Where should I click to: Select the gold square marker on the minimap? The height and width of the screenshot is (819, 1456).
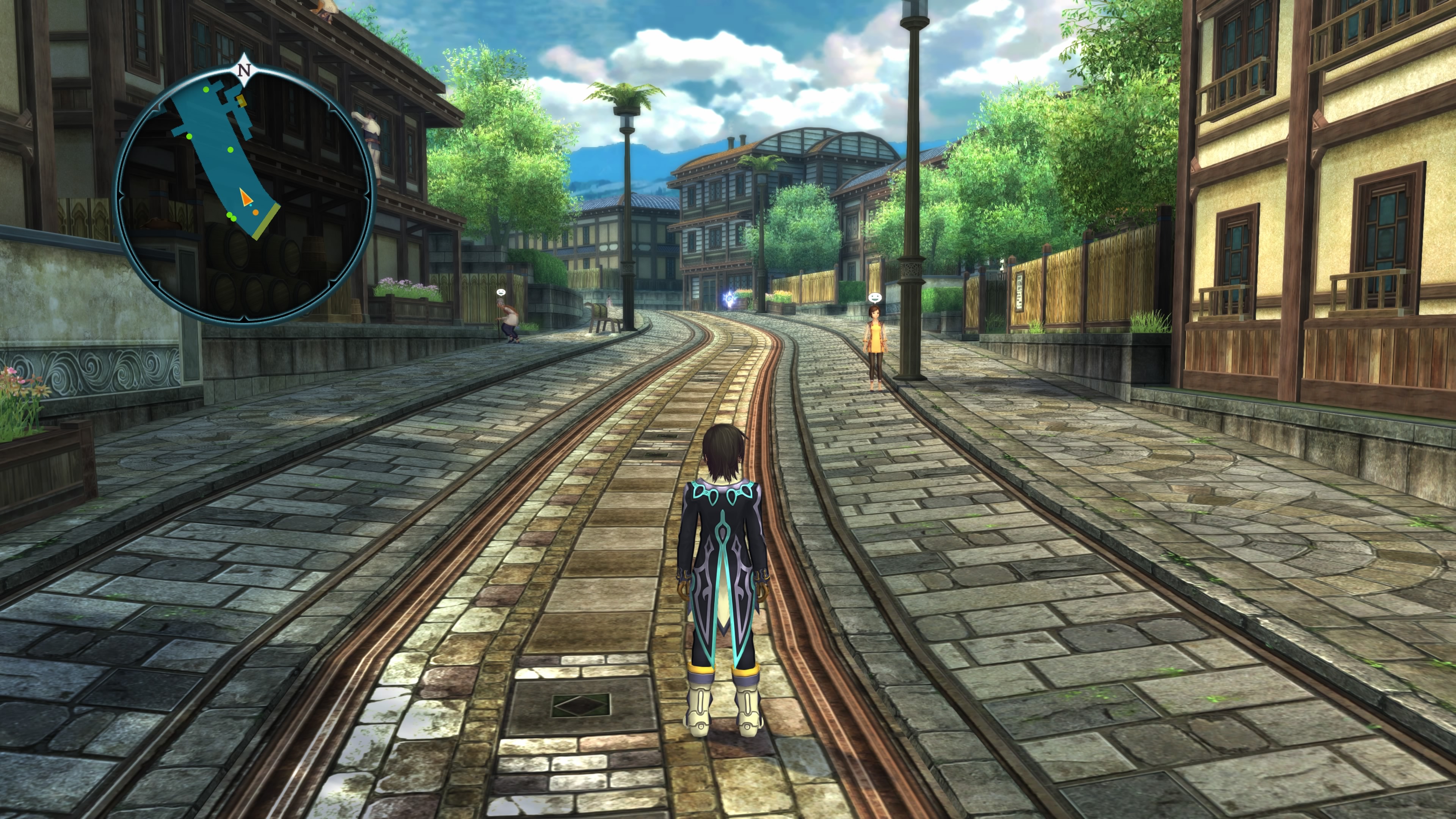tap(242, 101)
